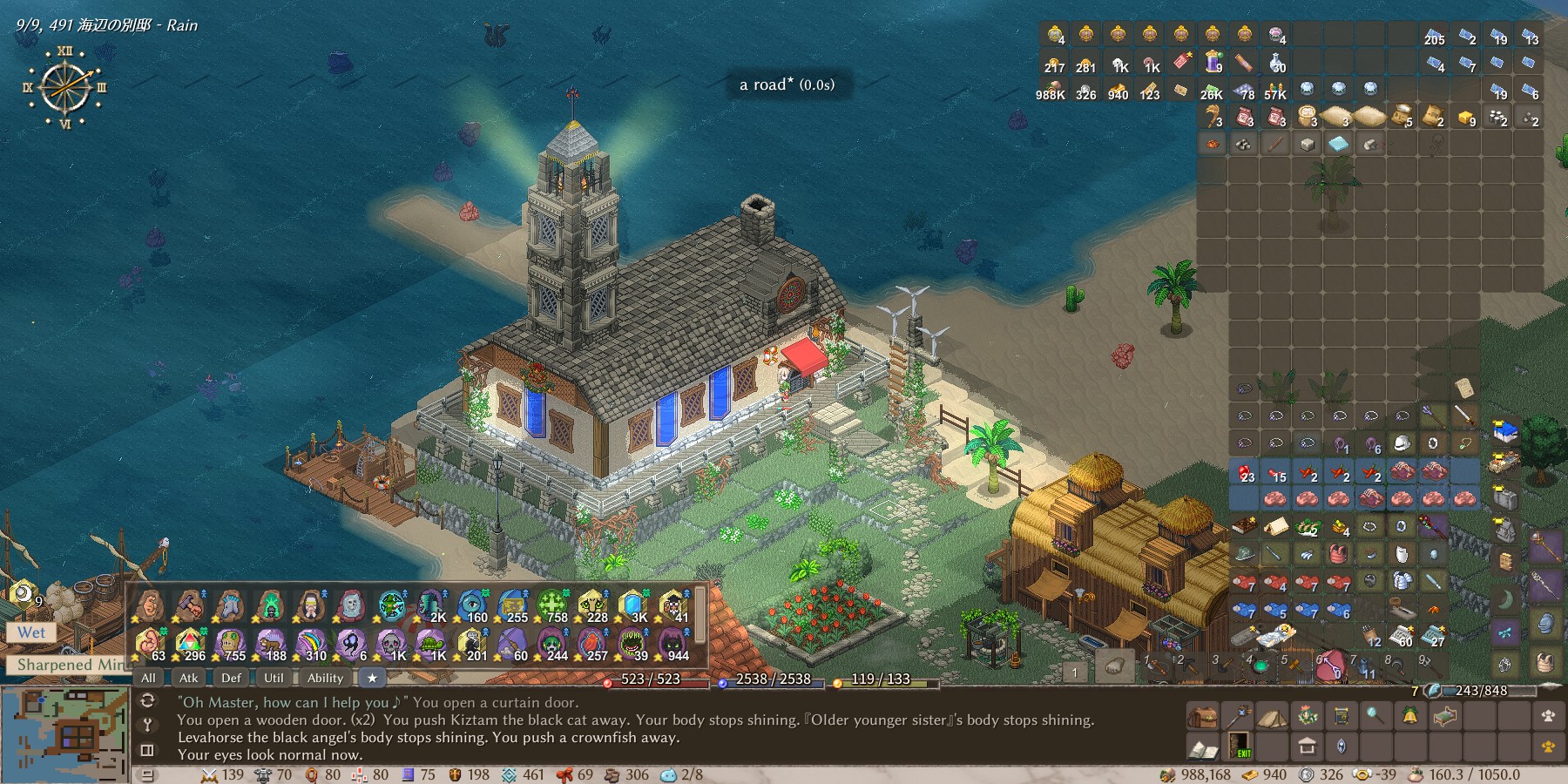The width and height of the screenshot is (1568, 784).
Task: Open the leather backpack inventory button
Action: (x=1202, y=717)
